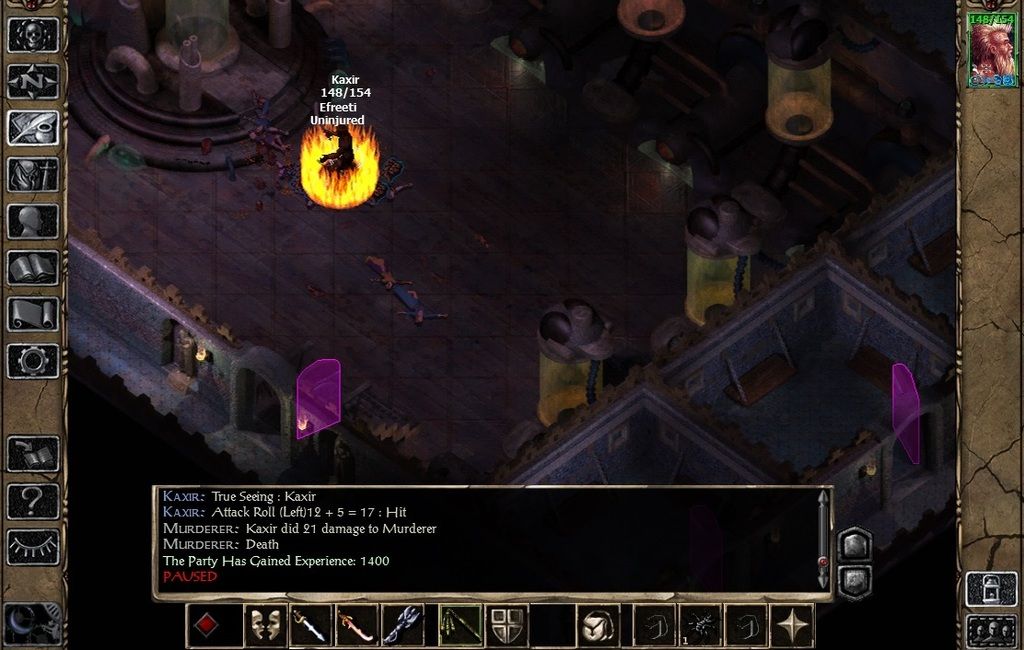This screenshot has height=650, width=1024.
Task: Click the quartered shield action button
Action: click(507, 626)
